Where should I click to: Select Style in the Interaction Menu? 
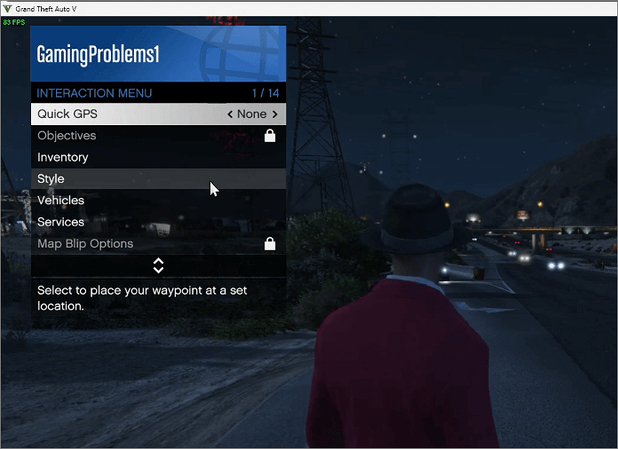[51, 179]
